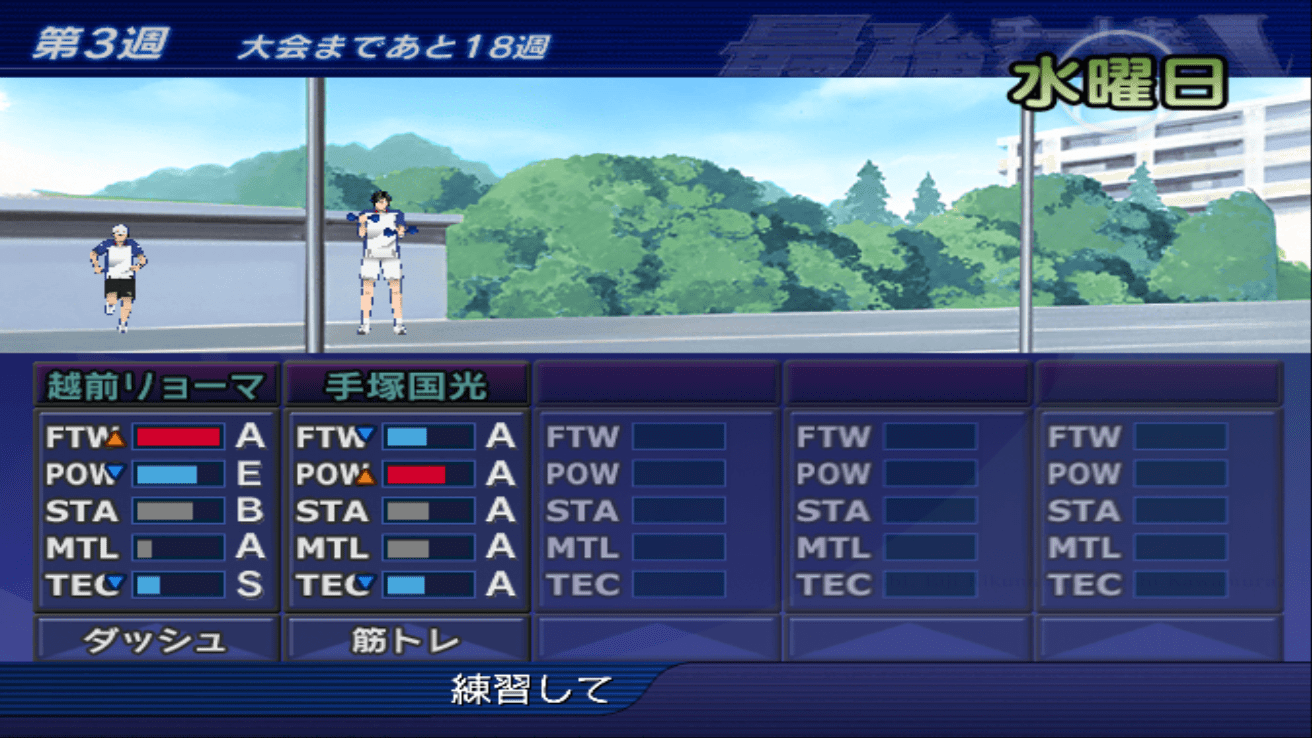
Task: Choose the ダッシュ training option
Action: point(156,640)
